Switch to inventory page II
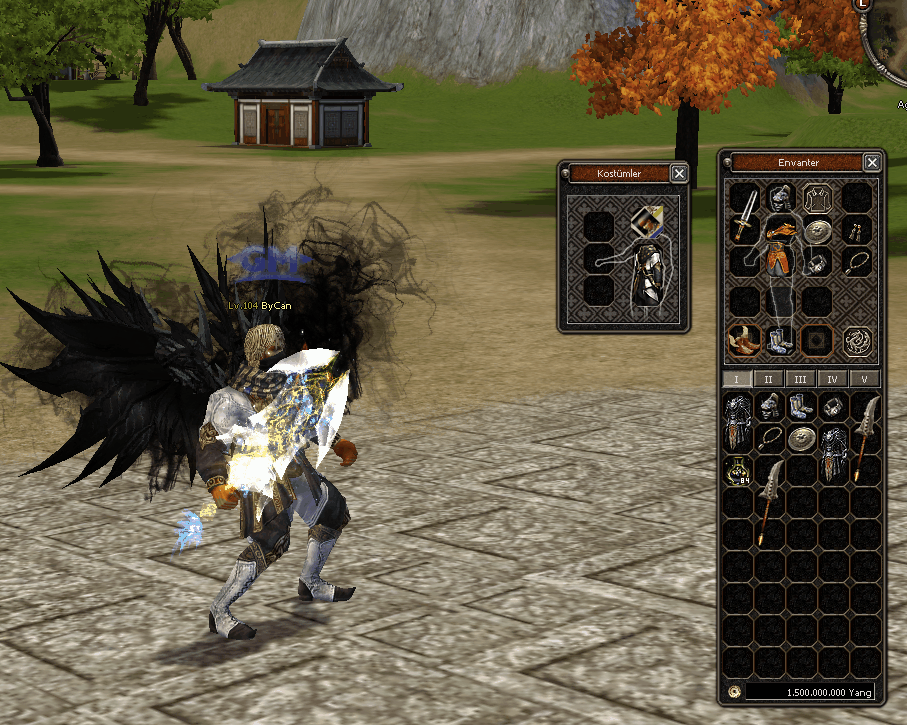 pyautogui.click(x=768, y=379)
